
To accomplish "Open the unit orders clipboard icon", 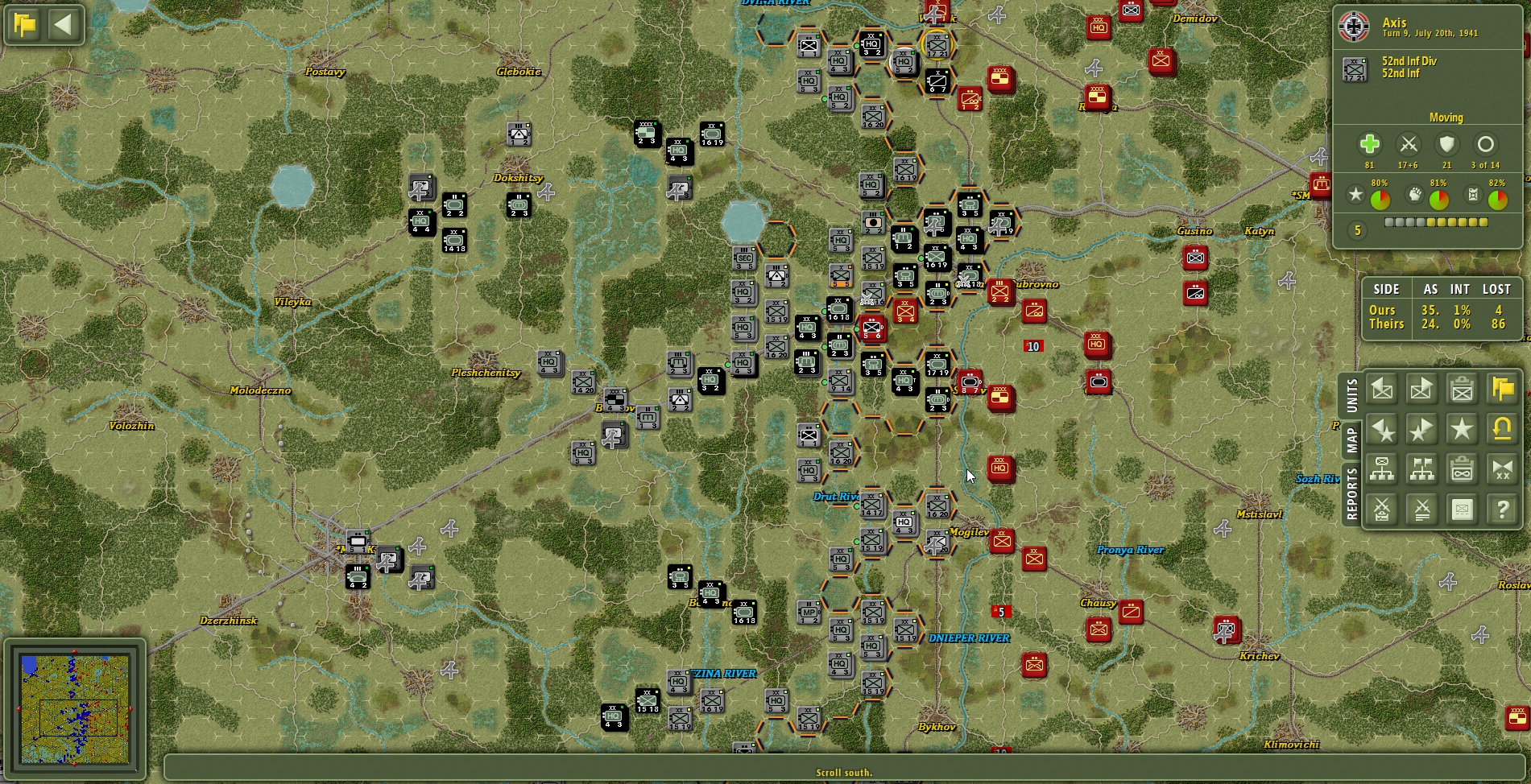I will (1461, 389).
